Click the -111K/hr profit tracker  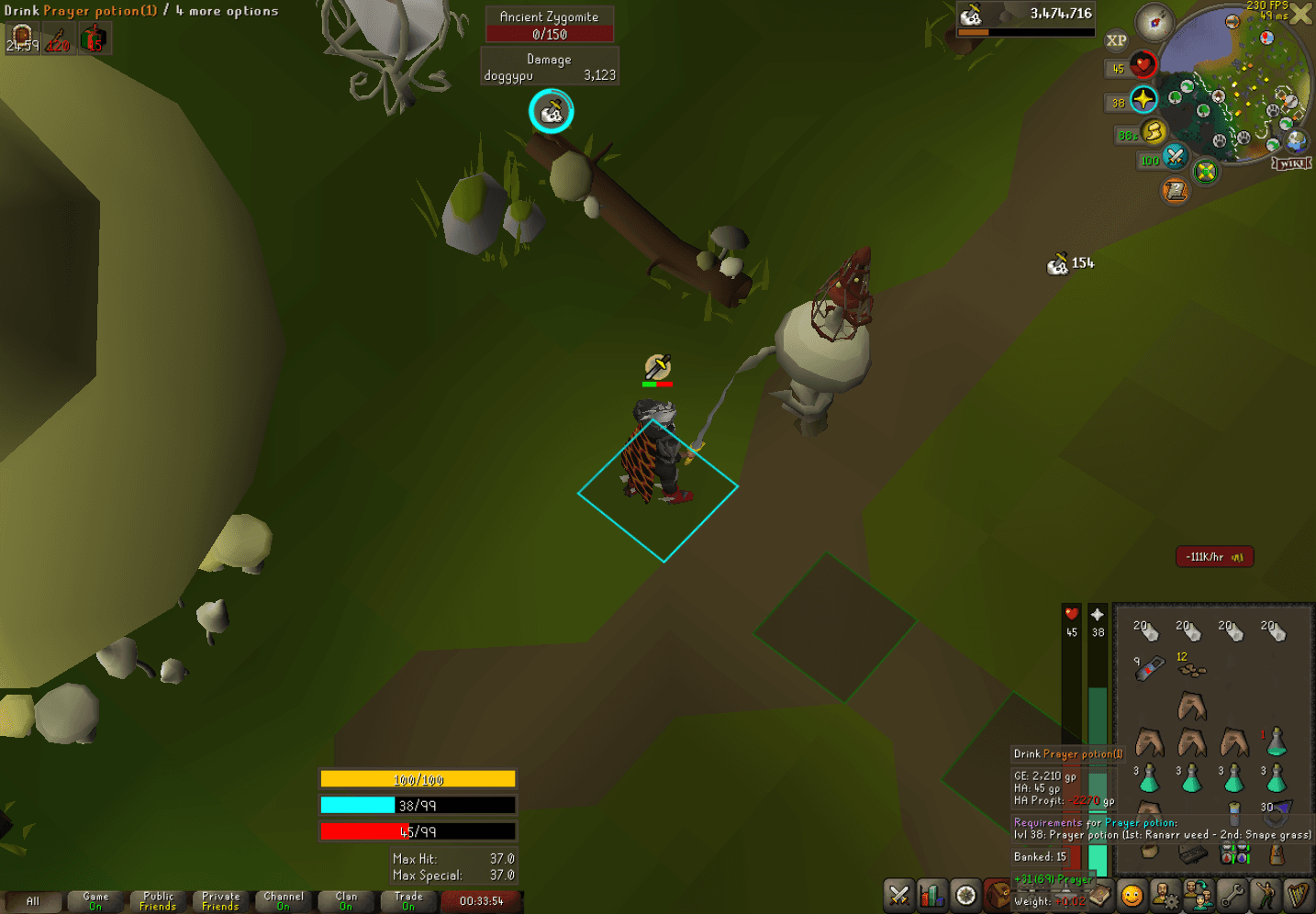[1213, 556]
